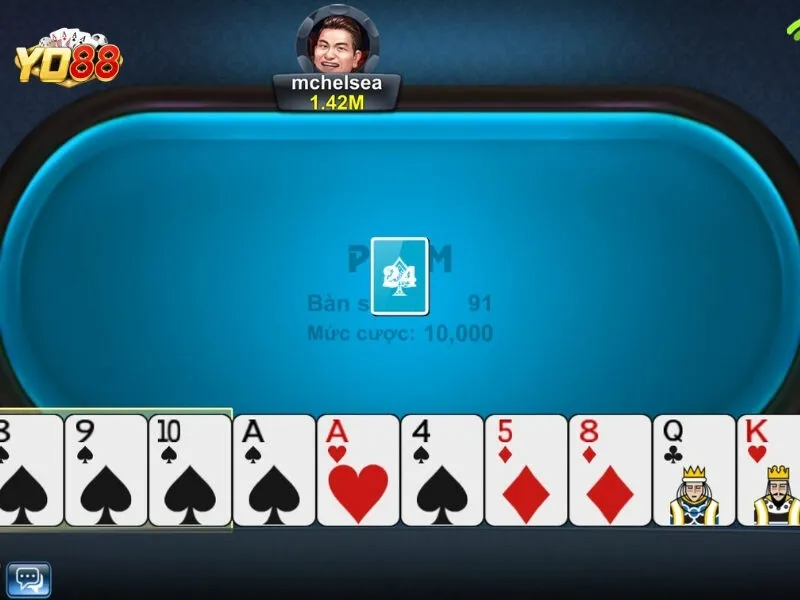Click the YO88 logo

(x=67, y=58)
